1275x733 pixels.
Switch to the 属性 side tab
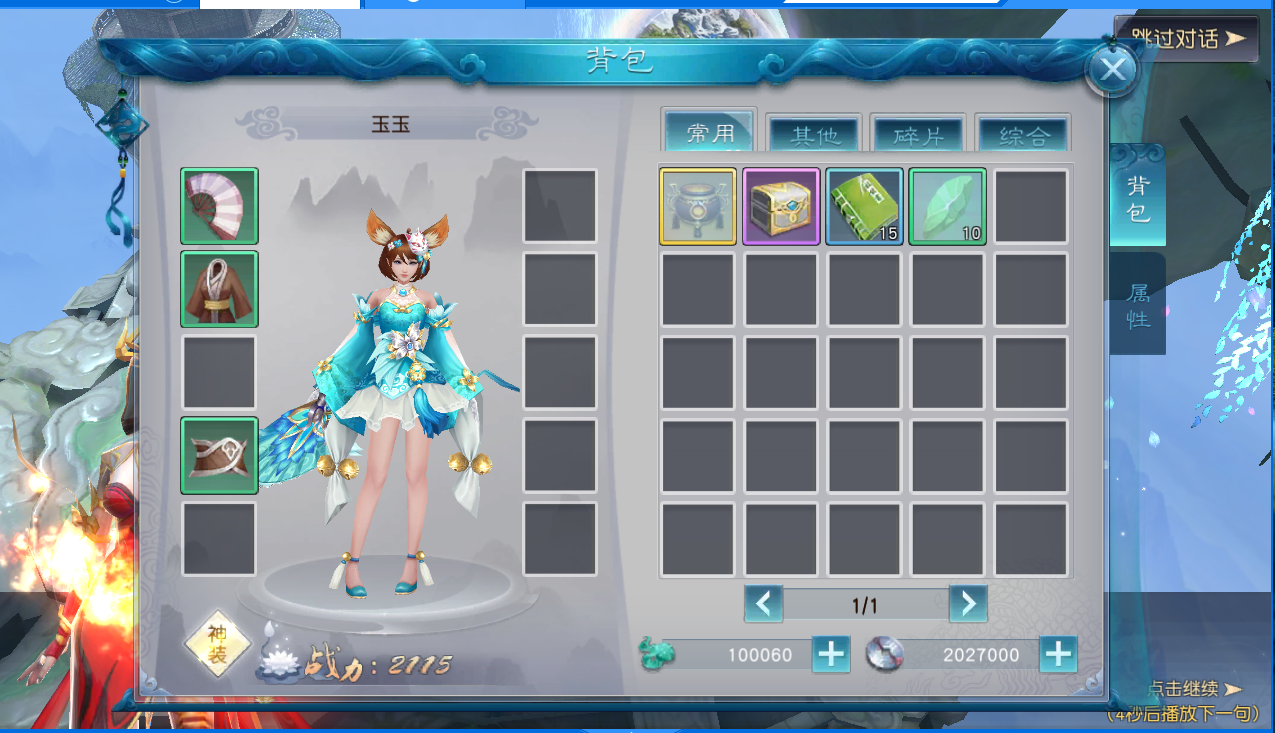pyautogui.click(x=1138, y=305)
